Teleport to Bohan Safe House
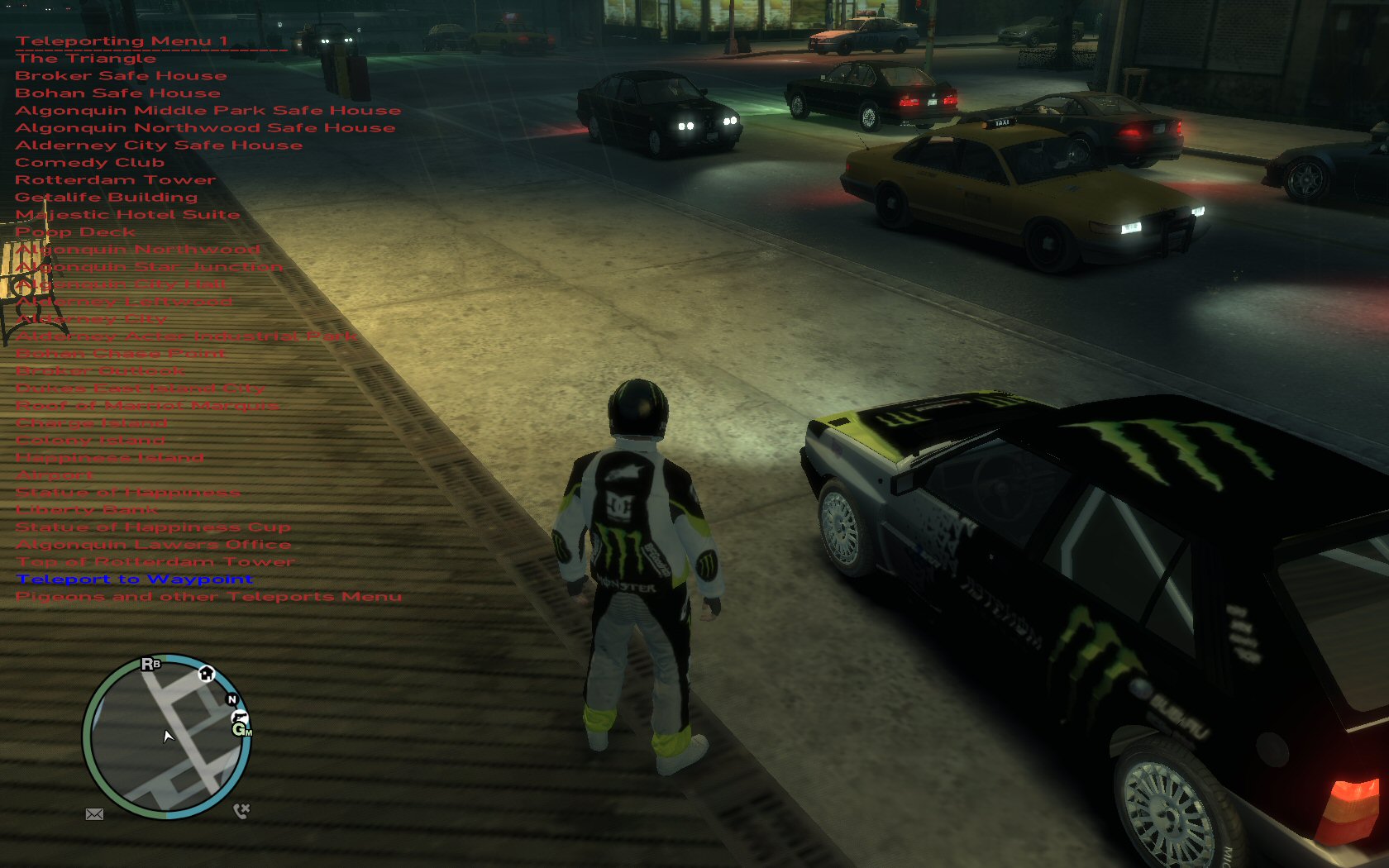1389x868 pixels. [117, 93]
